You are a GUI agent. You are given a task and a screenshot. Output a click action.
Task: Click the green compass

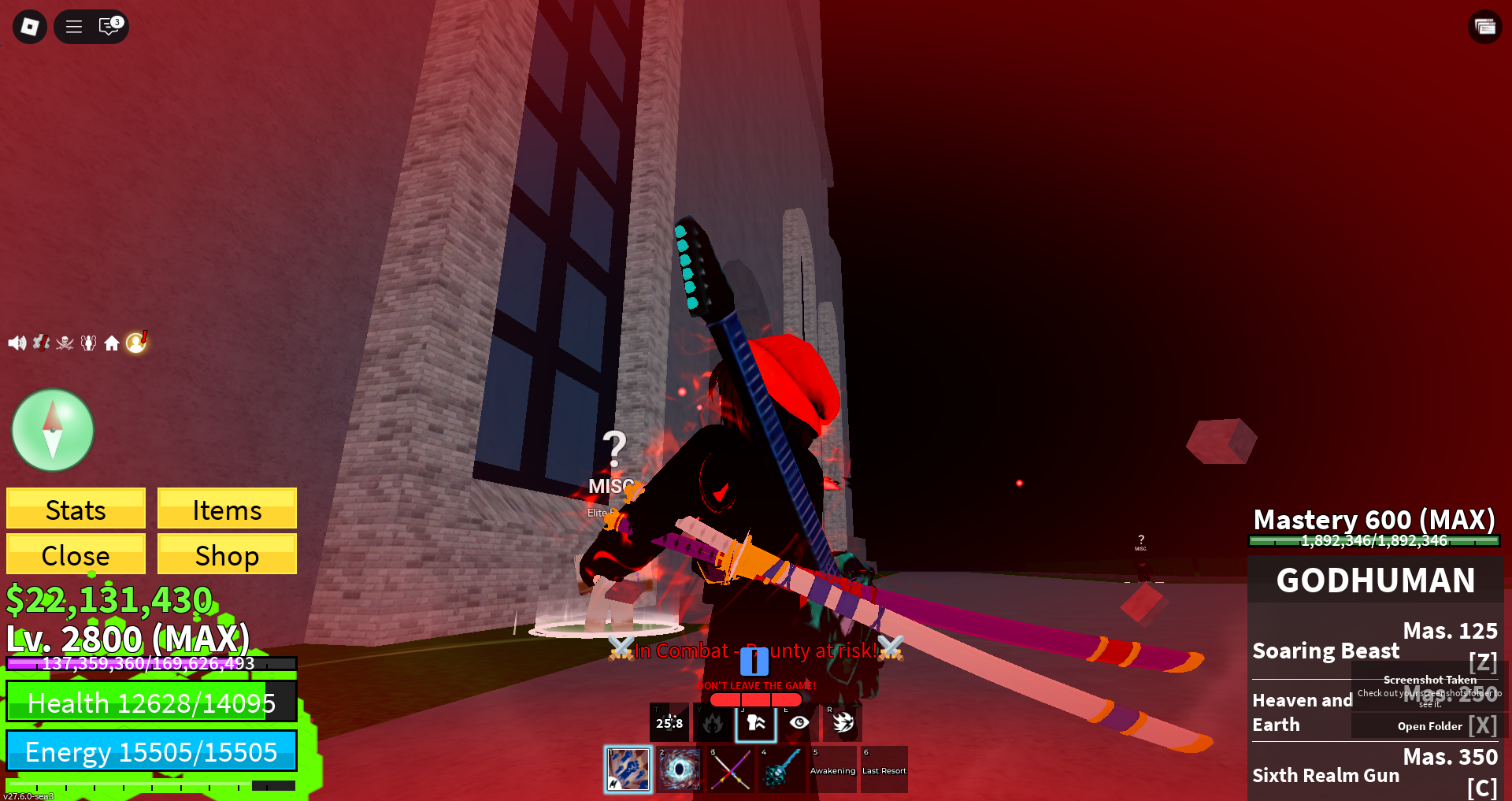[53, 430]
